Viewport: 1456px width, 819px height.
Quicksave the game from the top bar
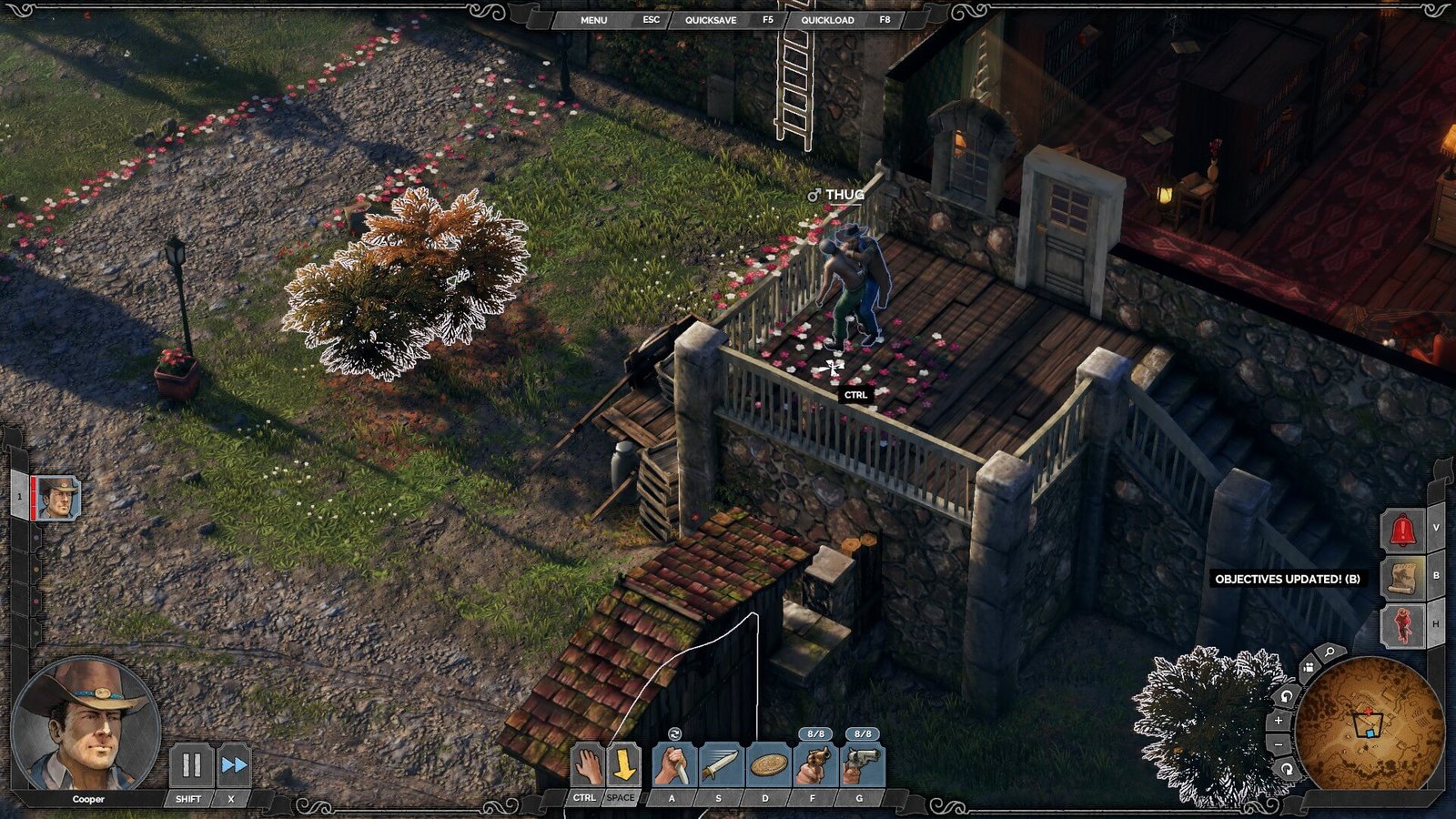click(x=711, y=19)
